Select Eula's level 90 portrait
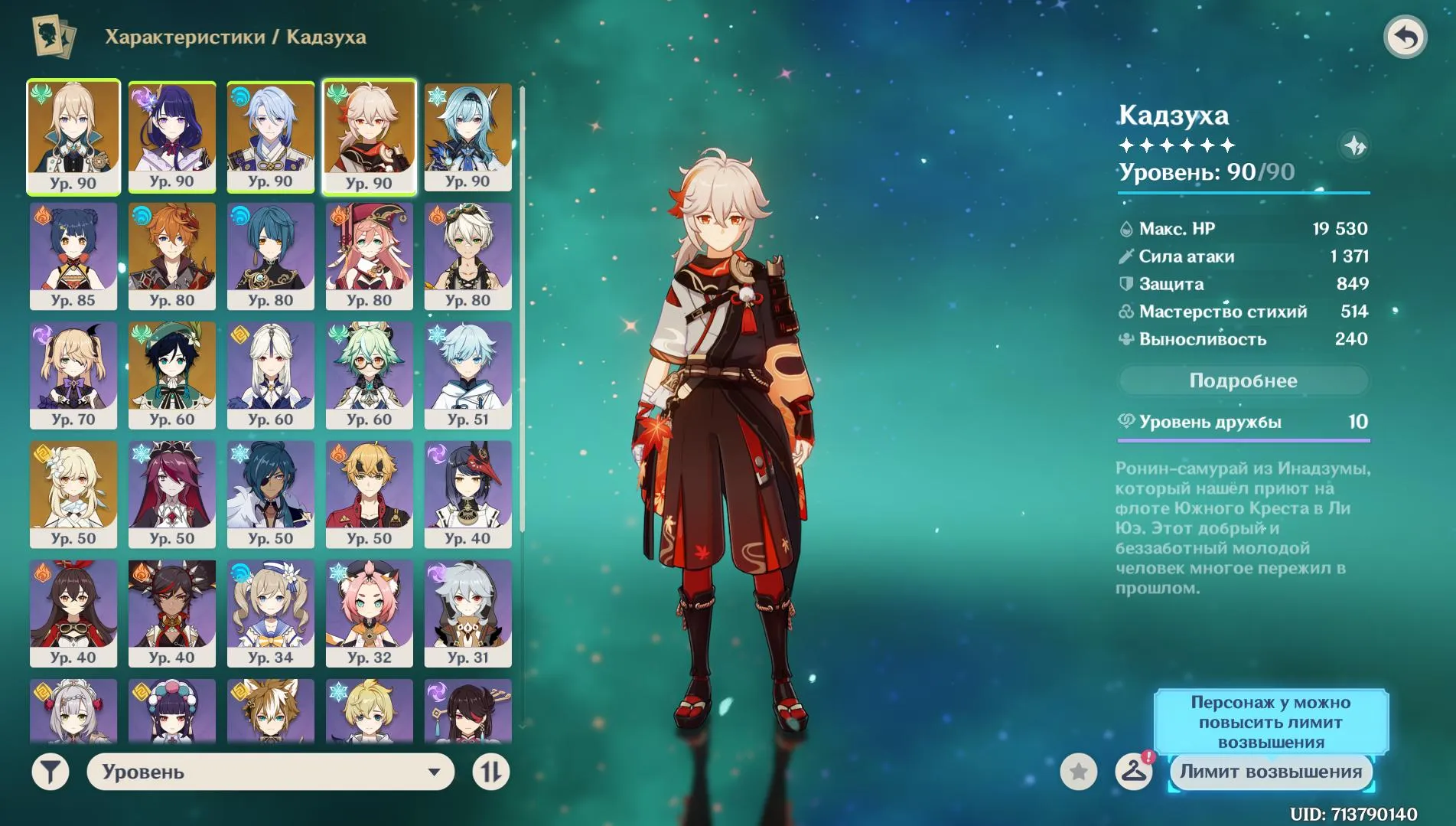The height and width of the screenshot is (826, 1456). [x=467, y=136]
